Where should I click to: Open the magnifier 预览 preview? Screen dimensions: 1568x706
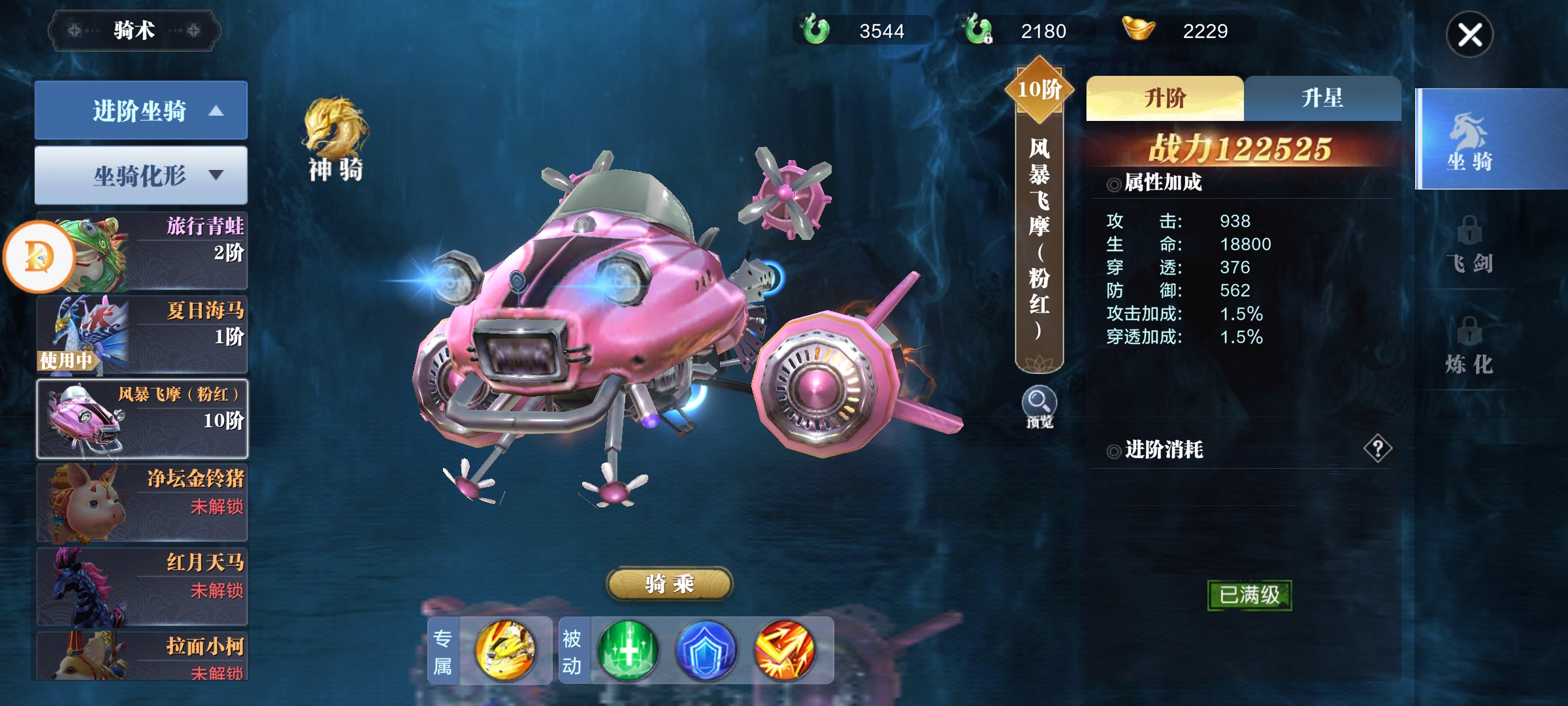[x=1039, y=407]
